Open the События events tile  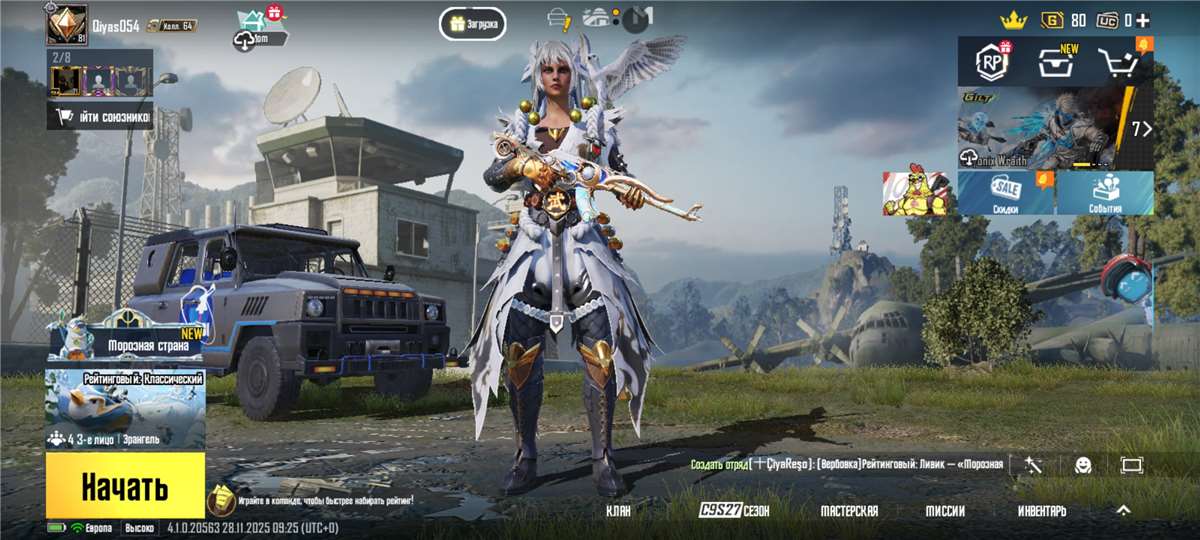[1105, 193]
